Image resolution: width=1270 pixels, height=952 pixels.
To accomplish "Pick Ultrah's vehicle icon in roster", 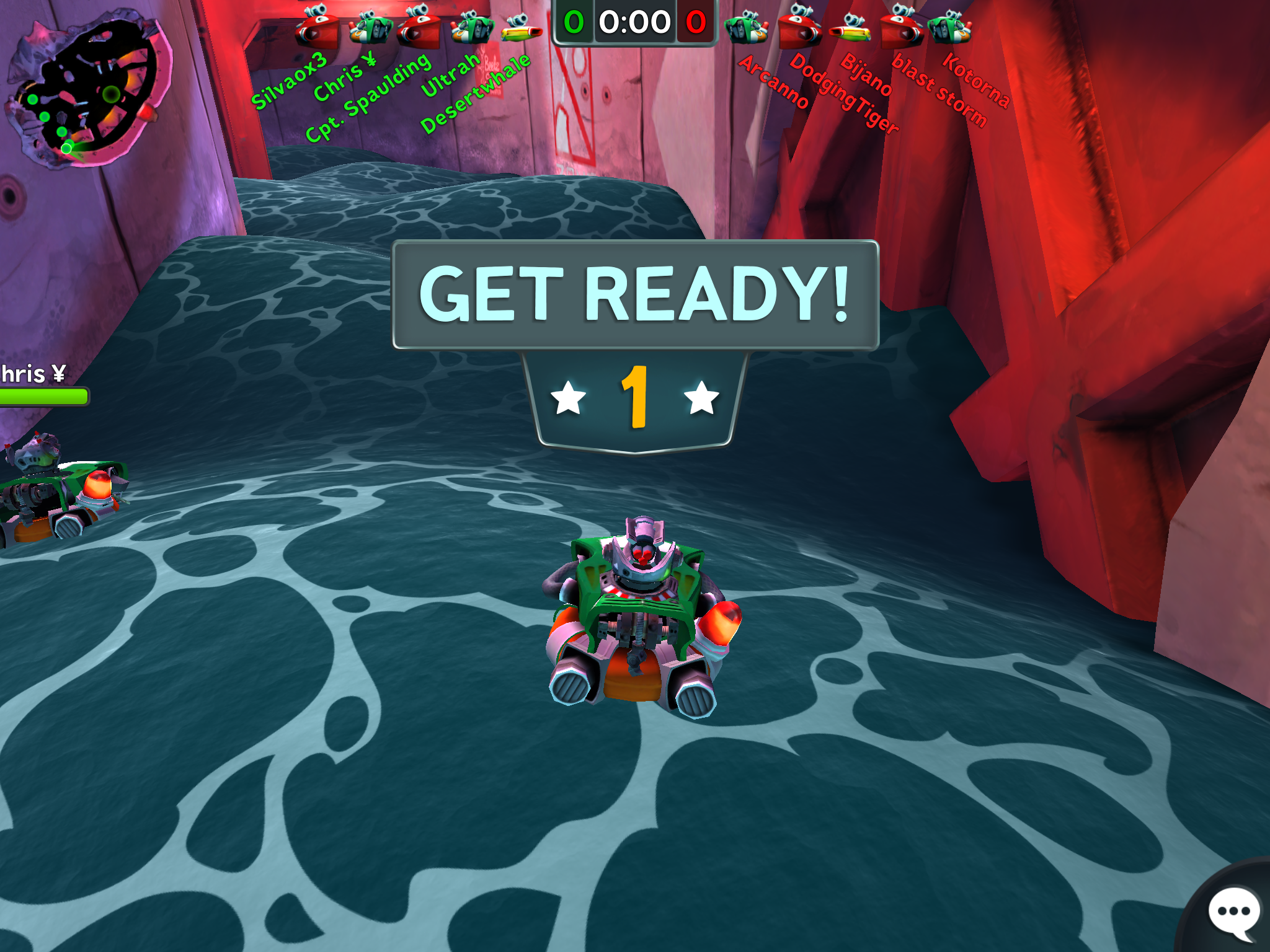I will (471, 28).
